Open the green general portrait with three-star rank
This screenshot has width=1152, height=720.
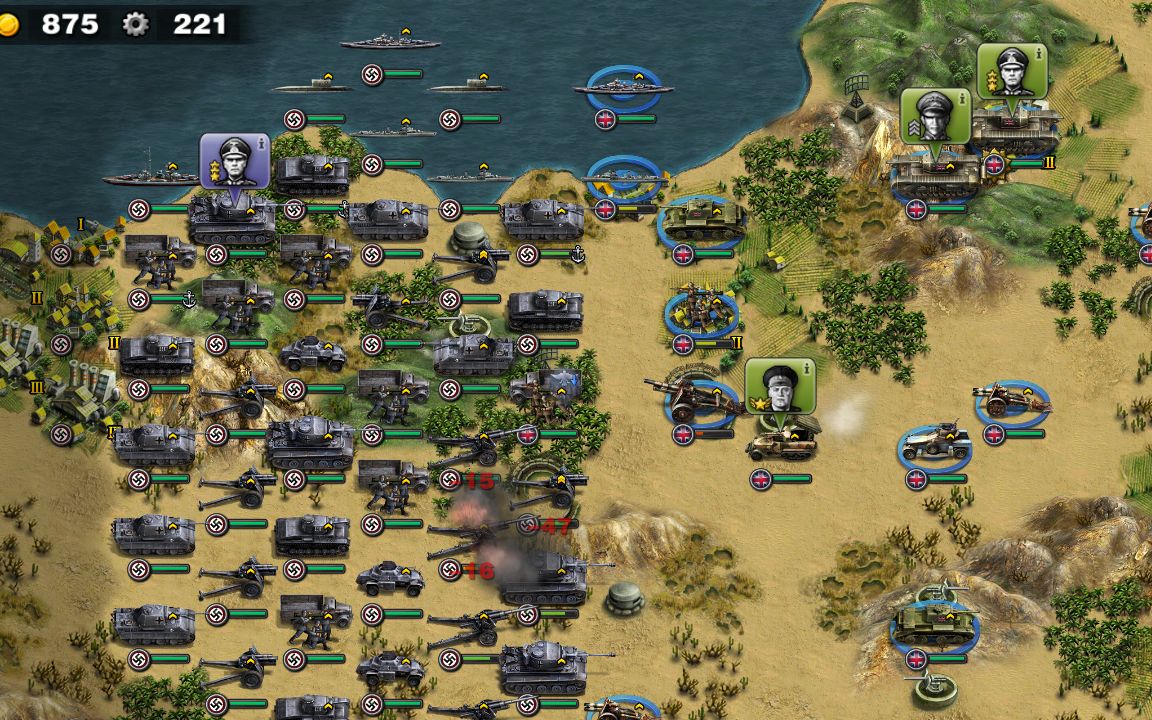tap(1012, 71)
